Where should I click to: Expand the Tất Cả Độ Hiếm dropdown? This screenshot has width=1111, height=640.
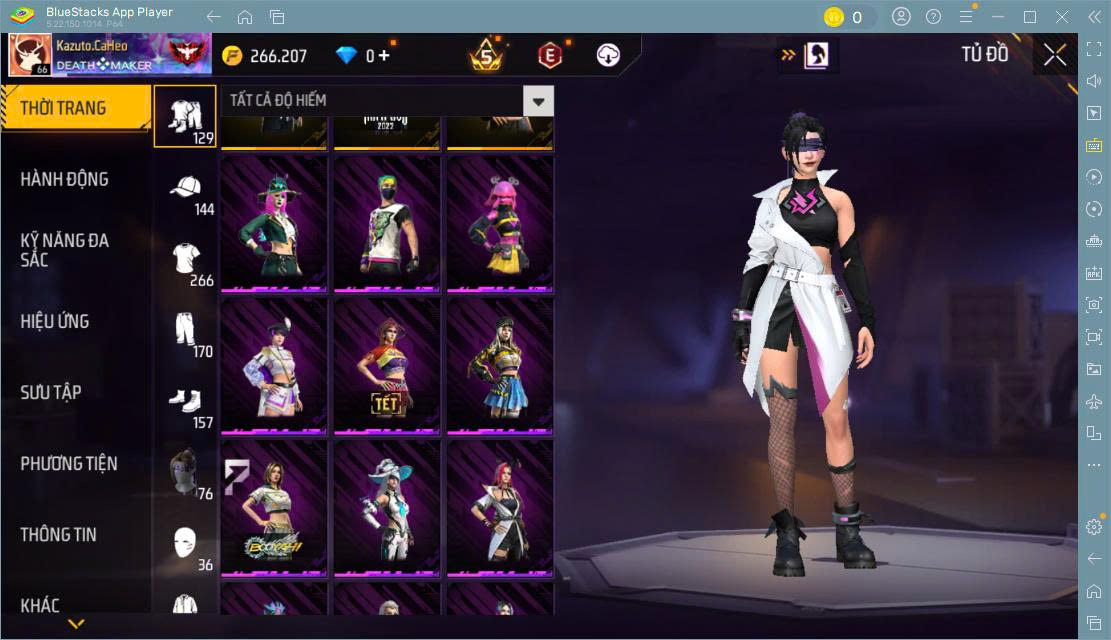point(540,100)
